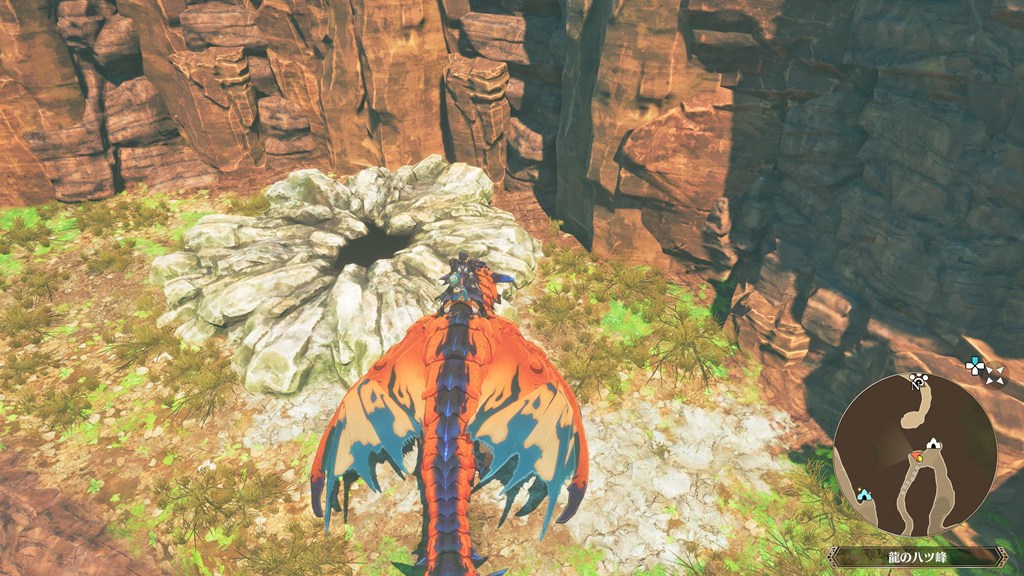This screenshot has width=1024, height=576.
Task: Select the white monster den marker on minimap
Action: [x=933, y=443]
